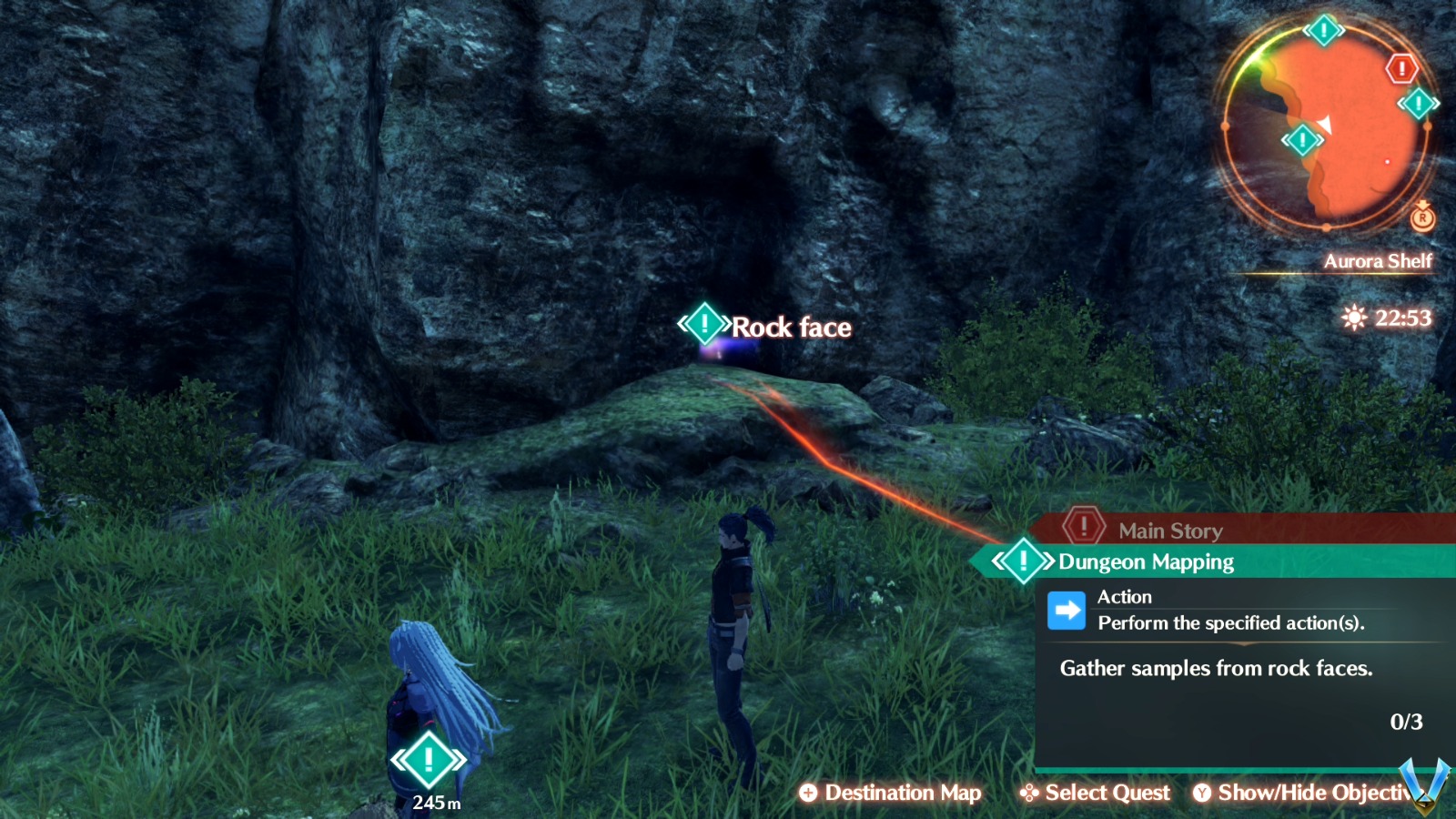Select the Dungeon Mapping quest banner

[x=1145, y=561]
